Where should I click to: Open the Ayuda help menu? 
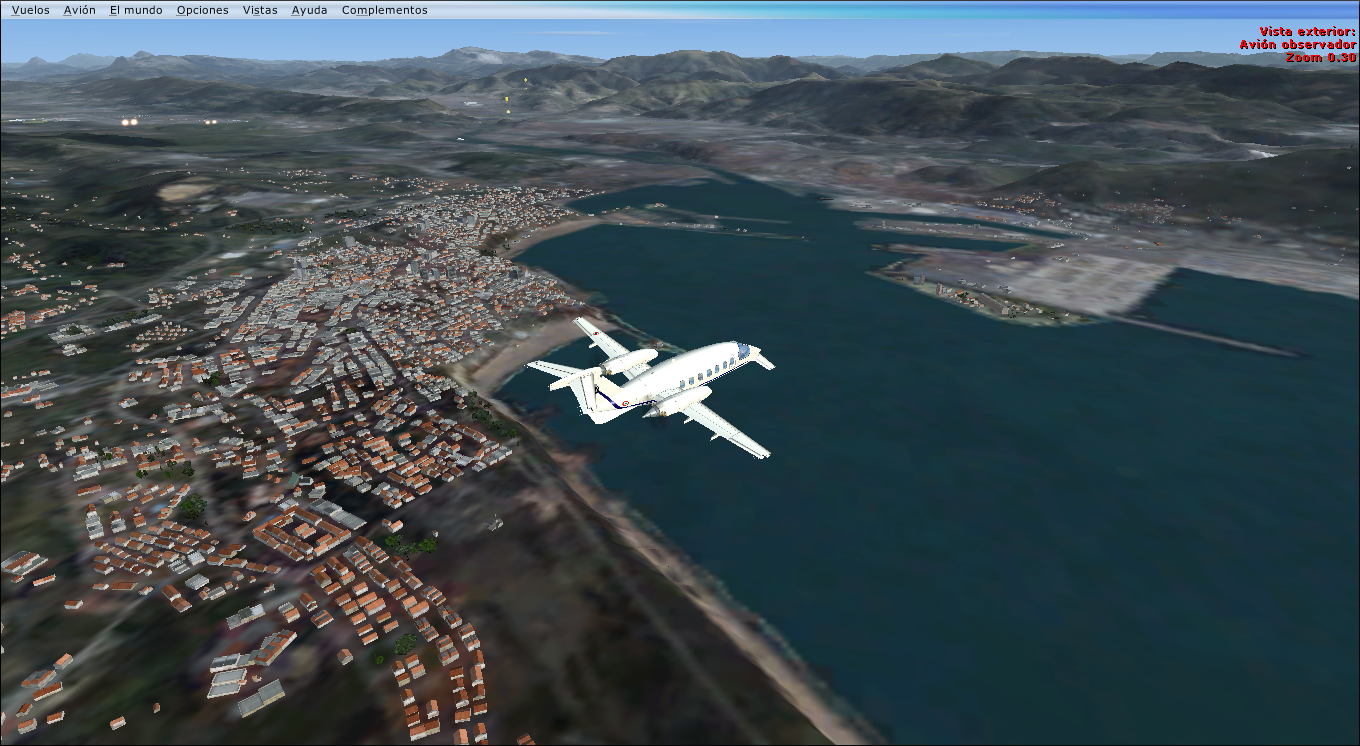point(309,10)
